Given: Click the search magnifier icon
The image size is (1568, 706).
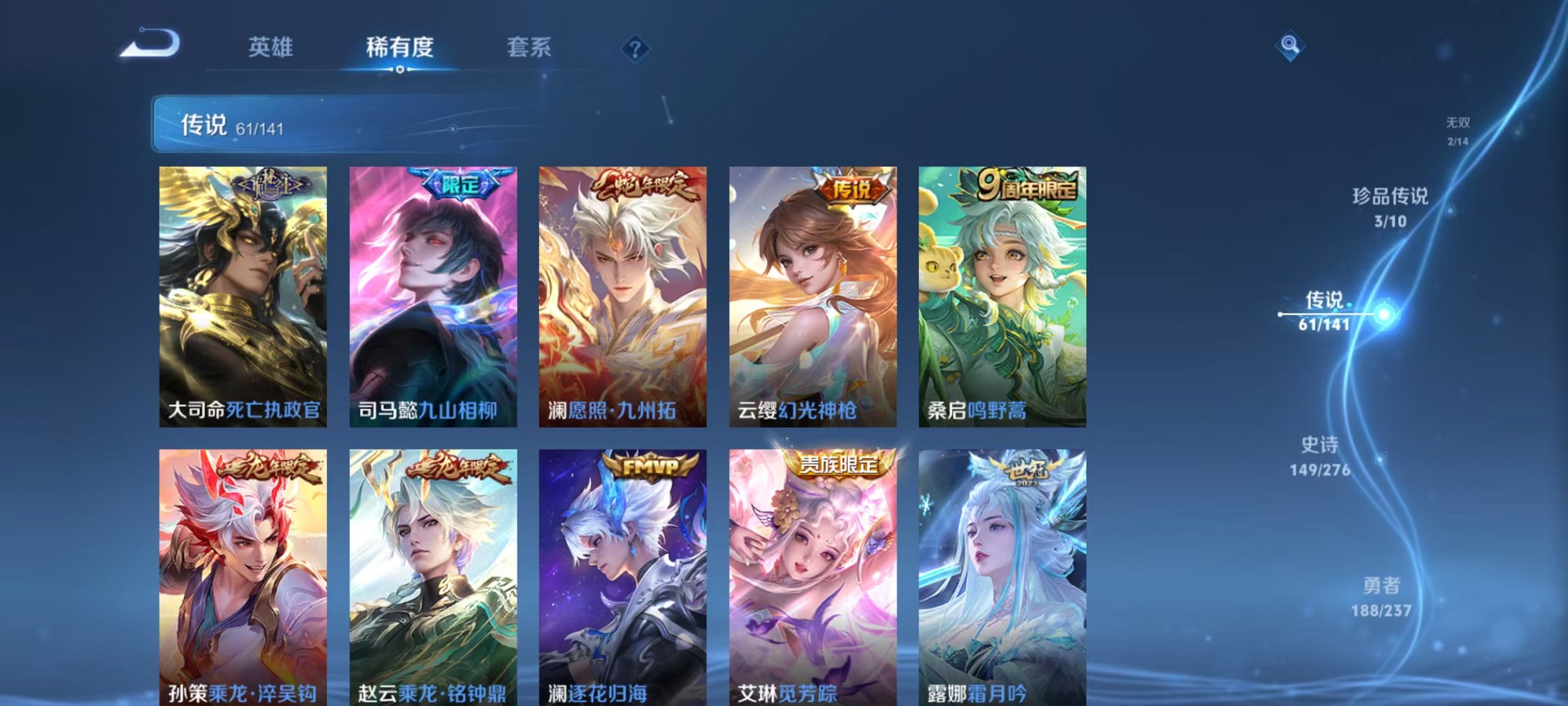Looking at the screenshot, I should [1291, 44].
